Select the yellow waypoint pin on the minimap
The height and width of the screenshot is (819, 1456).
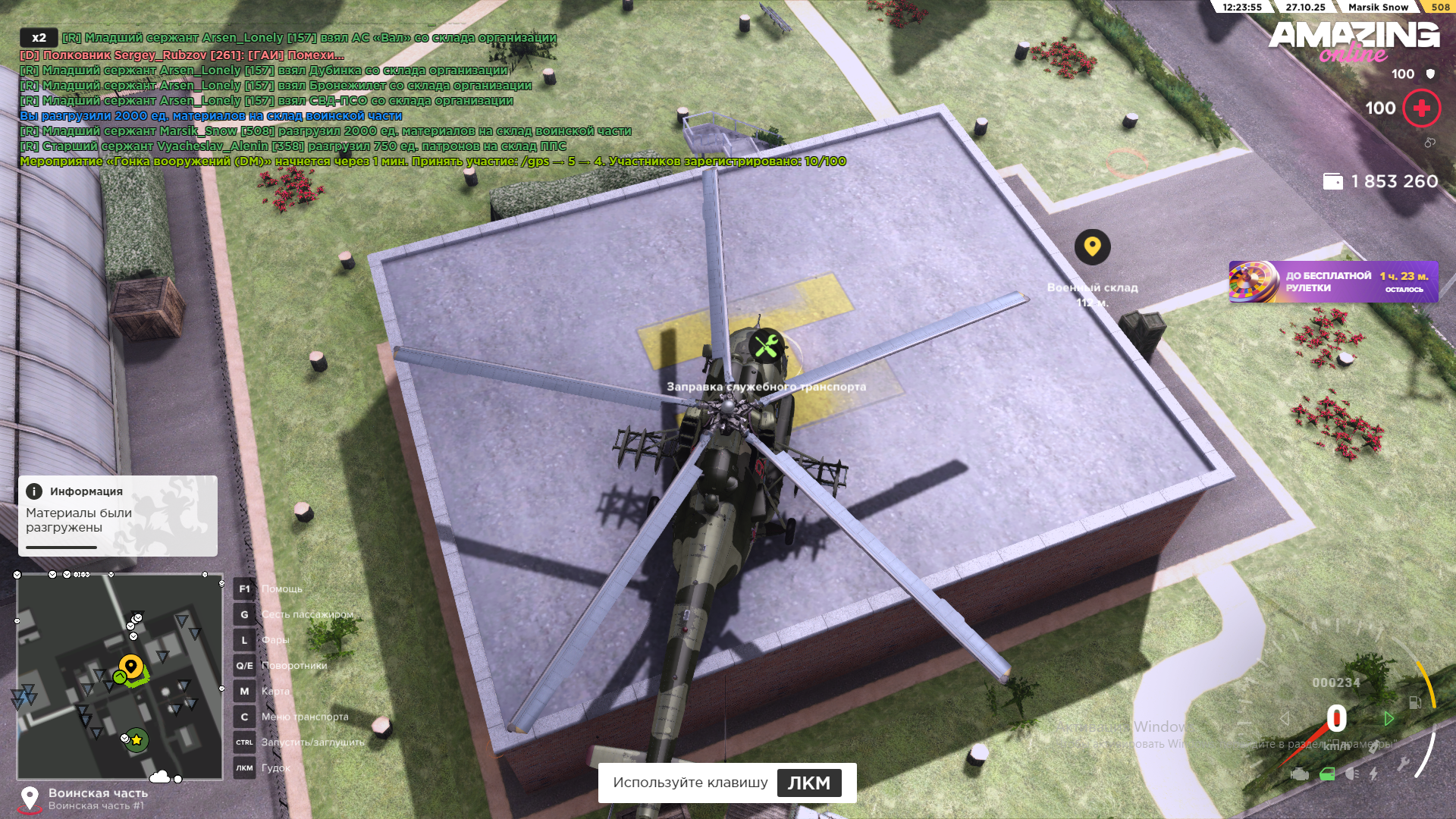[131, 667]
